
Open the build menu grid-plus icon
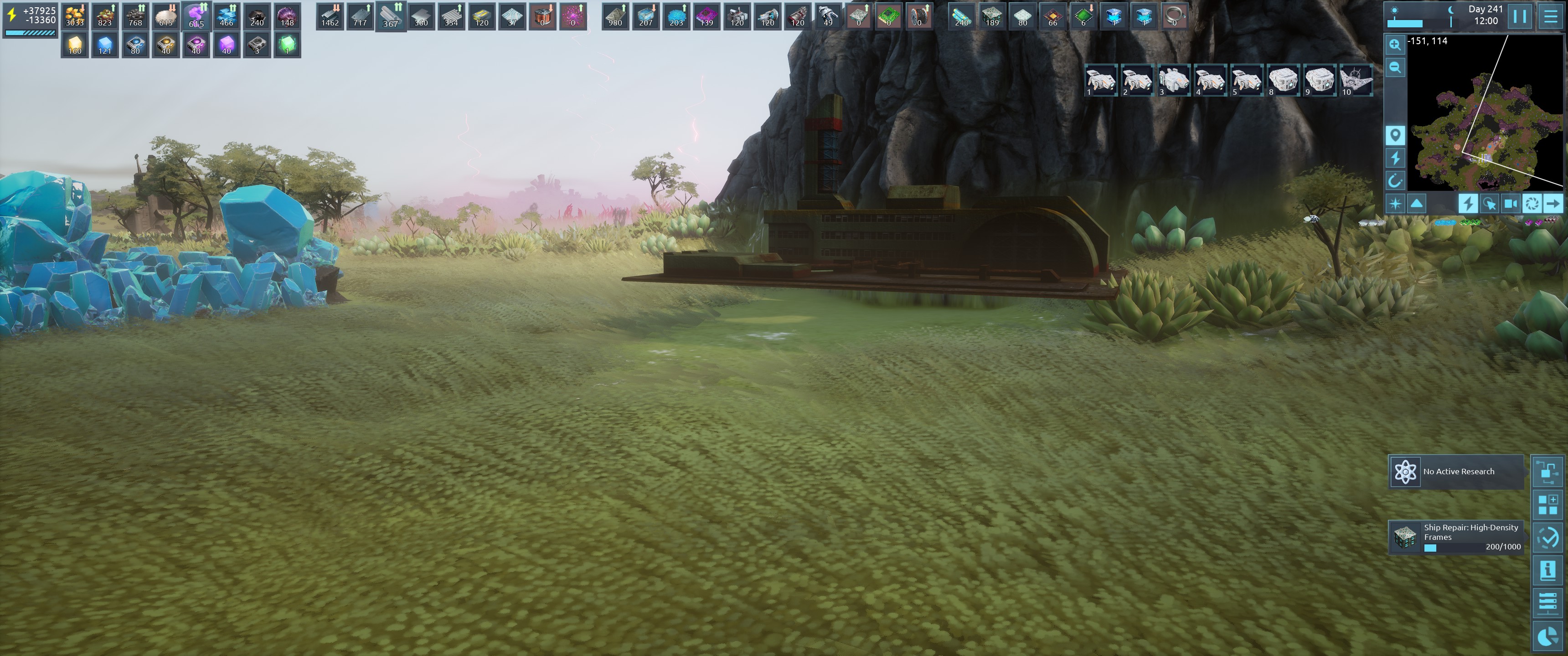coord(1547,504)
